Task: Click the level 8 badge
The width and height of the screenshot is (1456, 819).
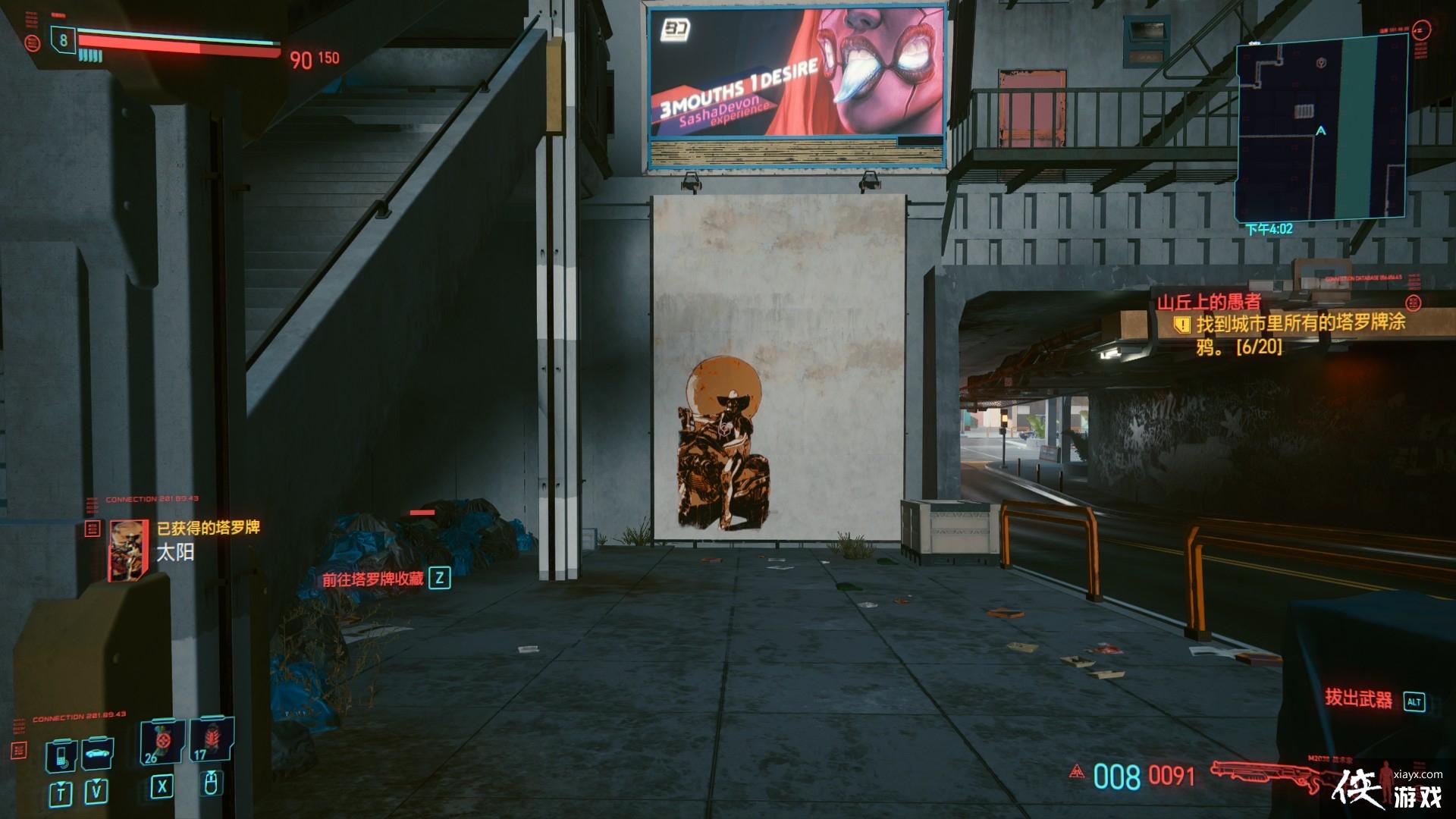Action: click(x=63, y=40)
